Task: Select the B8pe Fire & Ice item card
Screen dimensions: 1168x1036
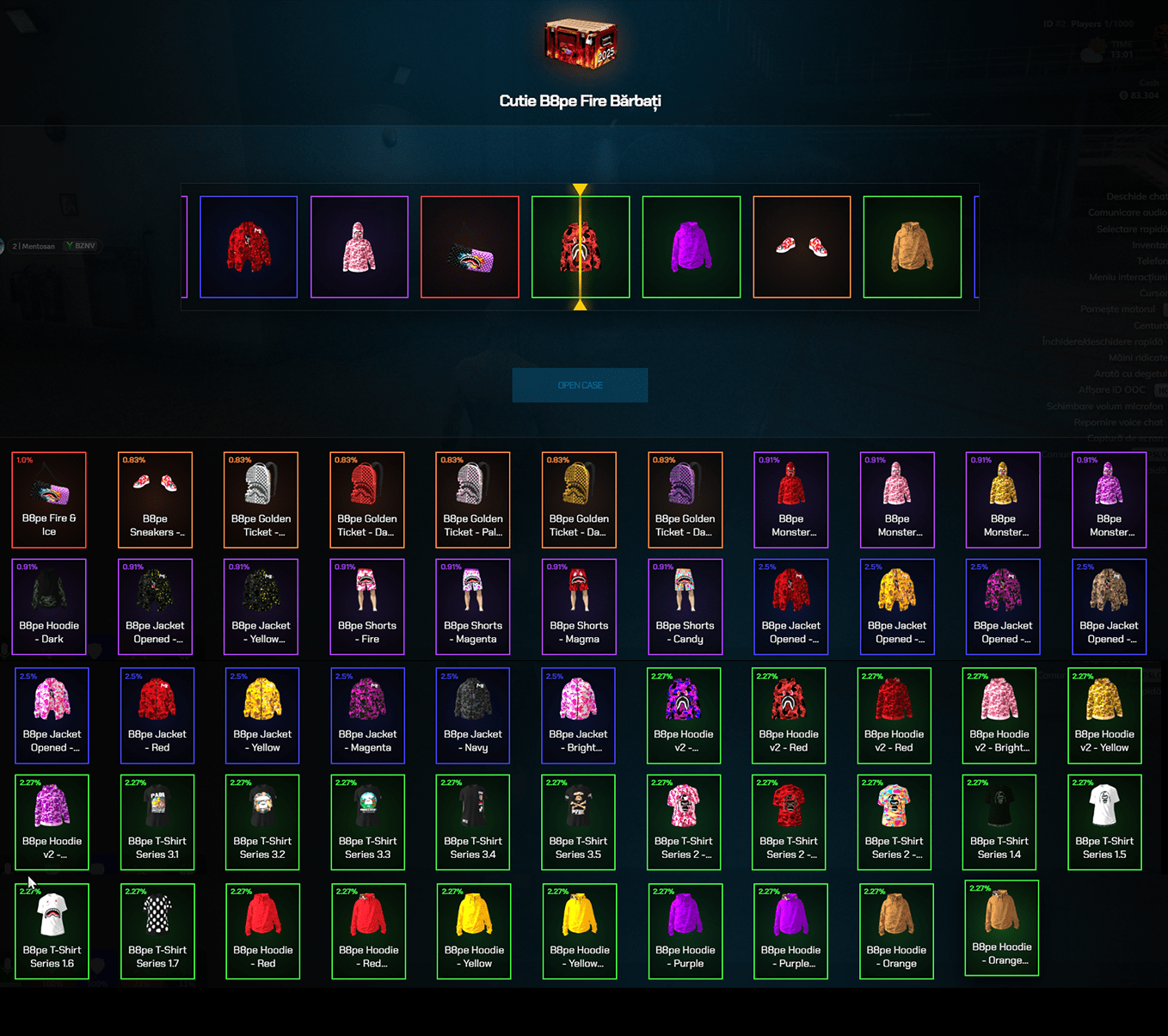Action: pos(48,499)
